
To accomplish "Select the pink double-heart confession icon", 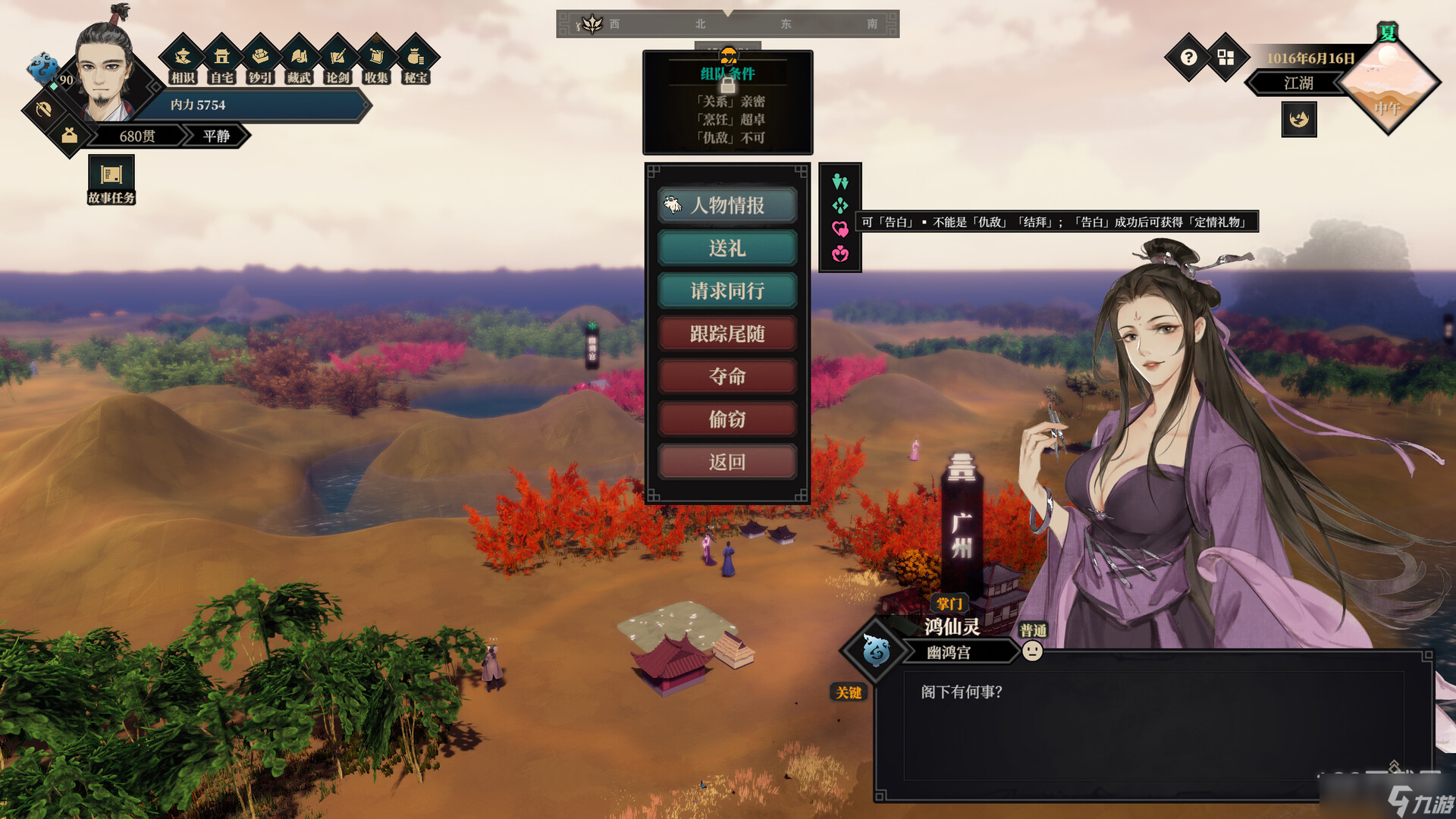I will click(839, 229).
